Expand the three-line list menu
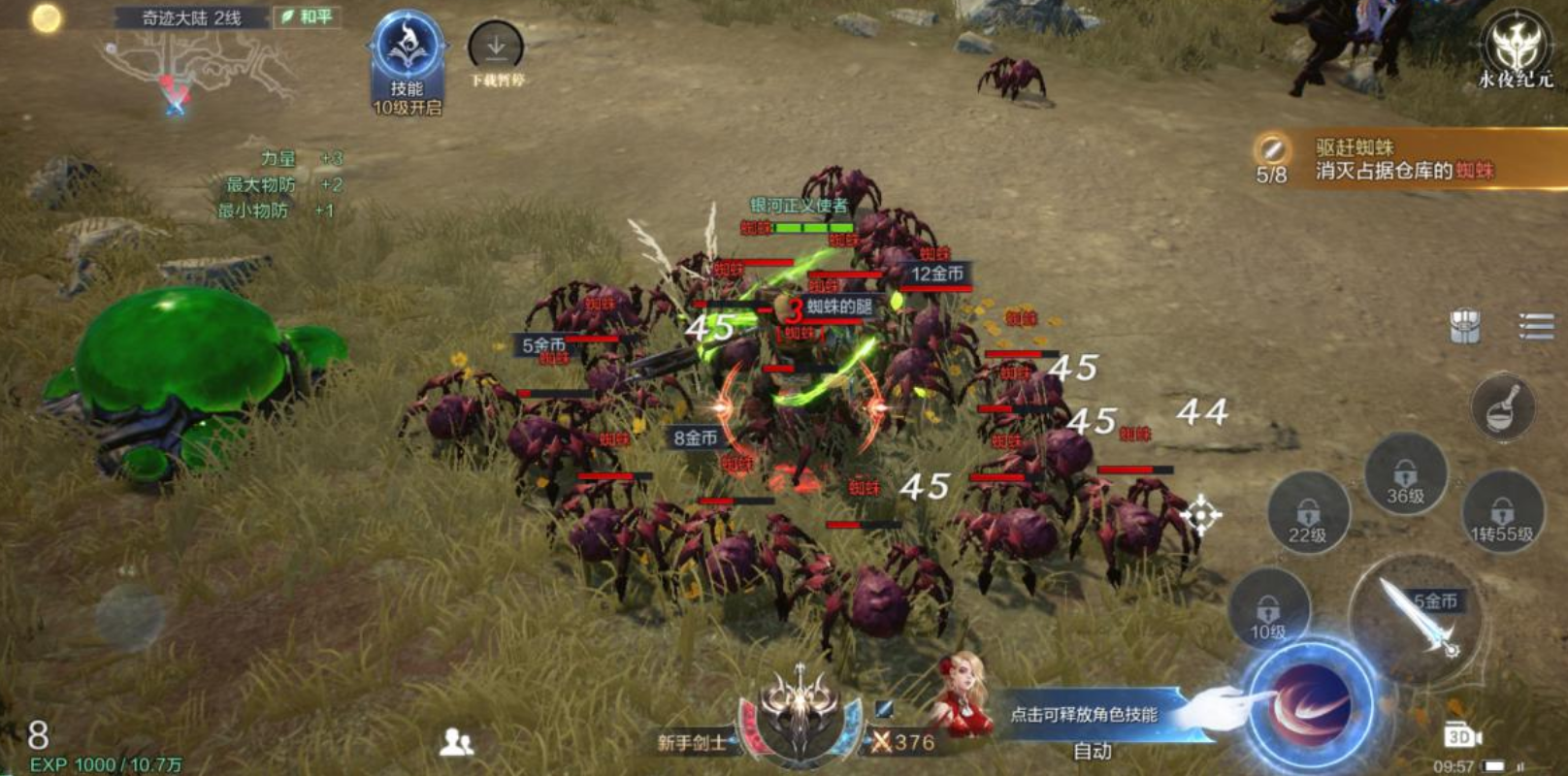 (1535, 326)
